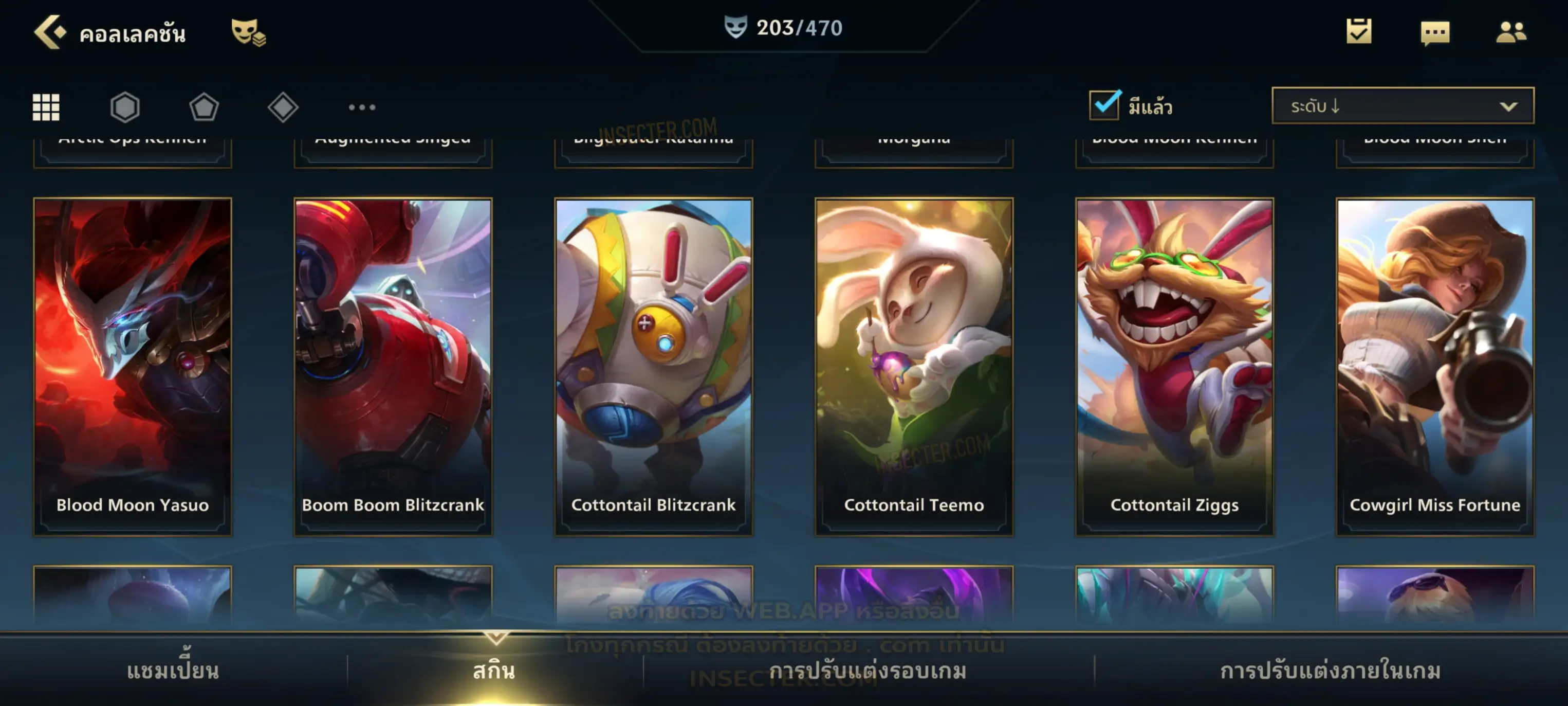The width and height of the screenshot is (1568, 706).
Task: Select the Blood Moon Yasuo skin
Action: coord(133,367)
